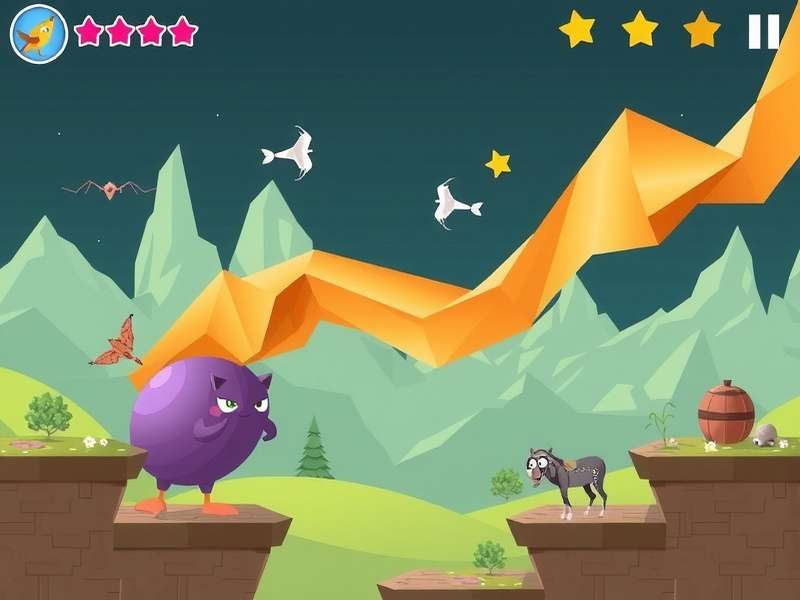Pause the game
The height and width of the screenshot is (600, 800).
click(764, 31)
